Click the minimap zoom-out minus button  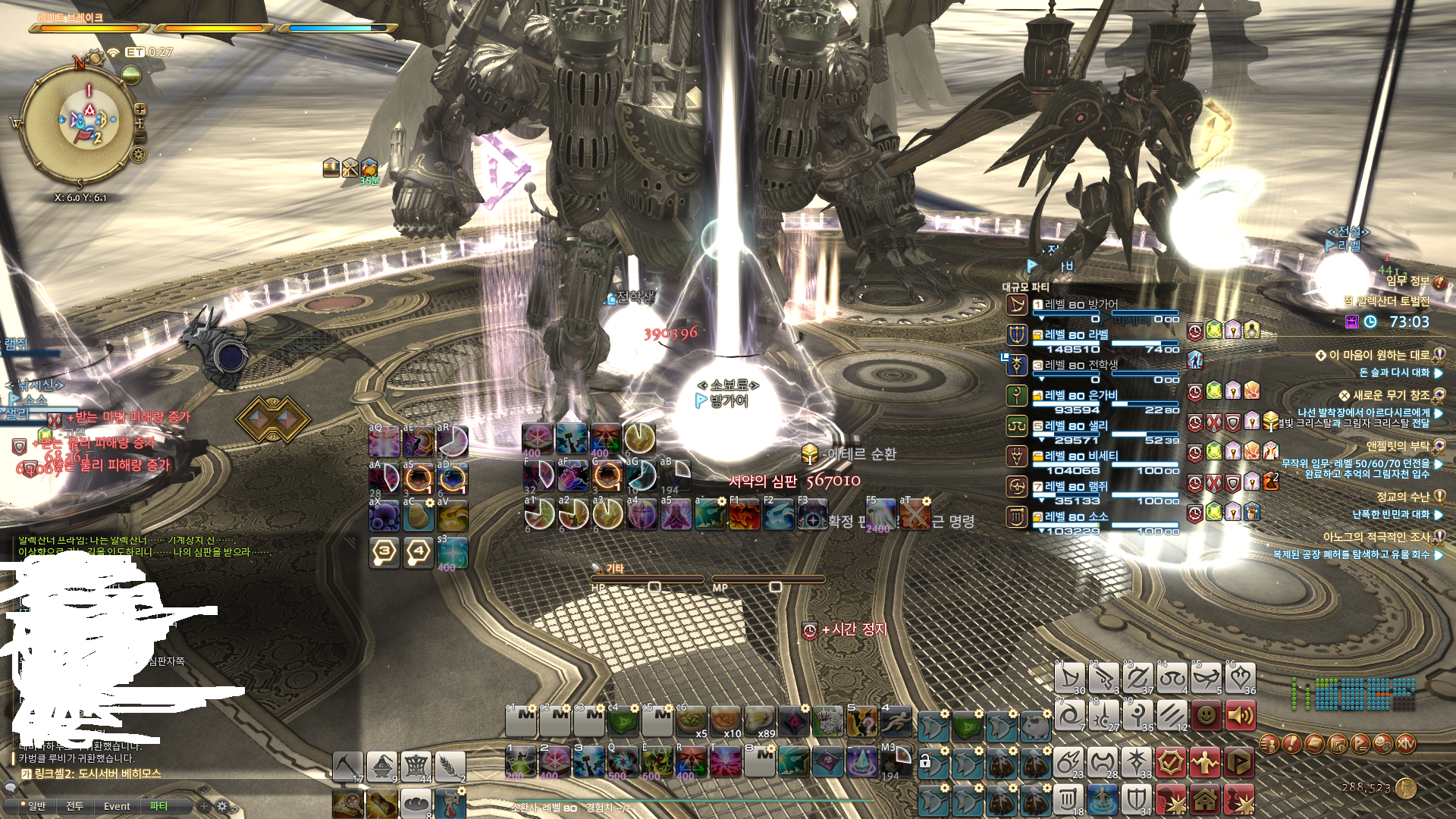tap(140, 137)
